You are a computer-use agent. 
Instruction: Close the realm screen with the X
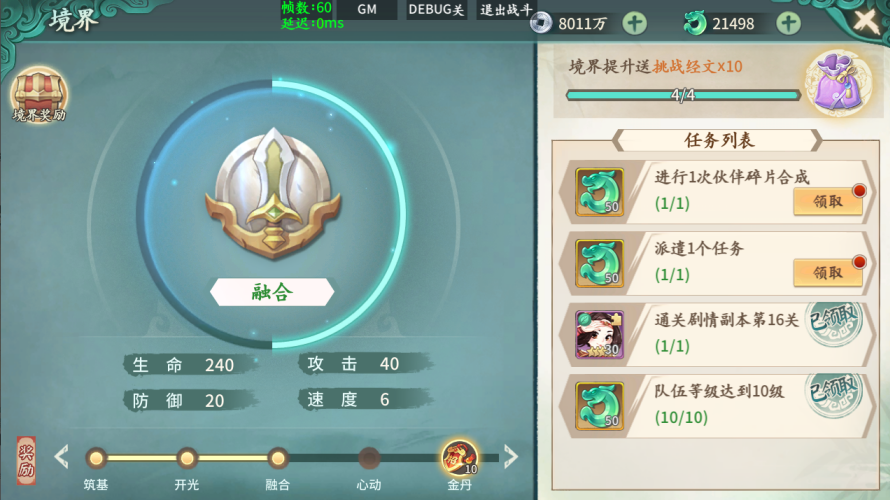866,20
